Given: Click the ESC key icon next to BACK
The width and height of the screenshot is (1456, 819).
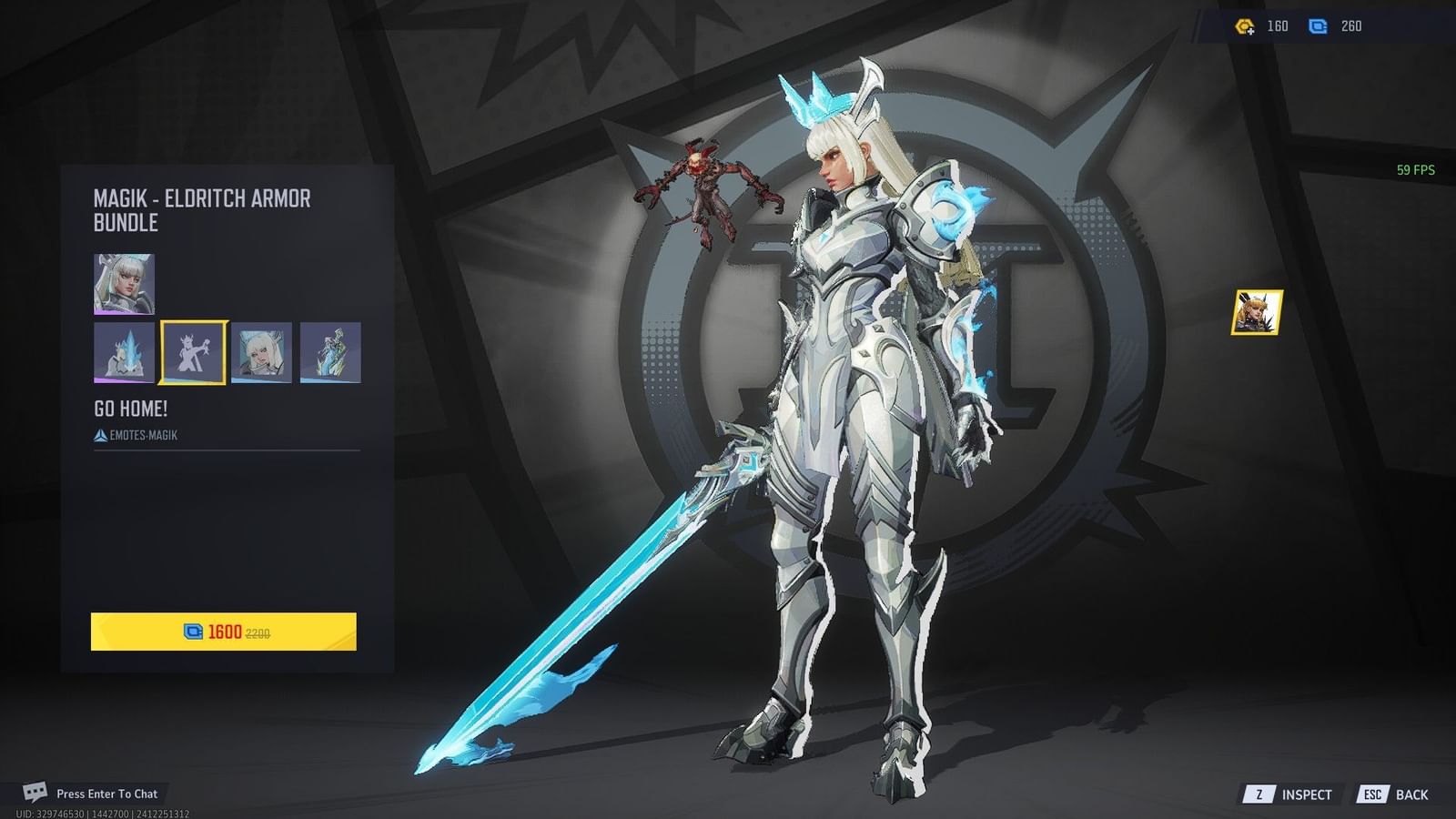Looking at the screenshot, I should pos(1371,794).
